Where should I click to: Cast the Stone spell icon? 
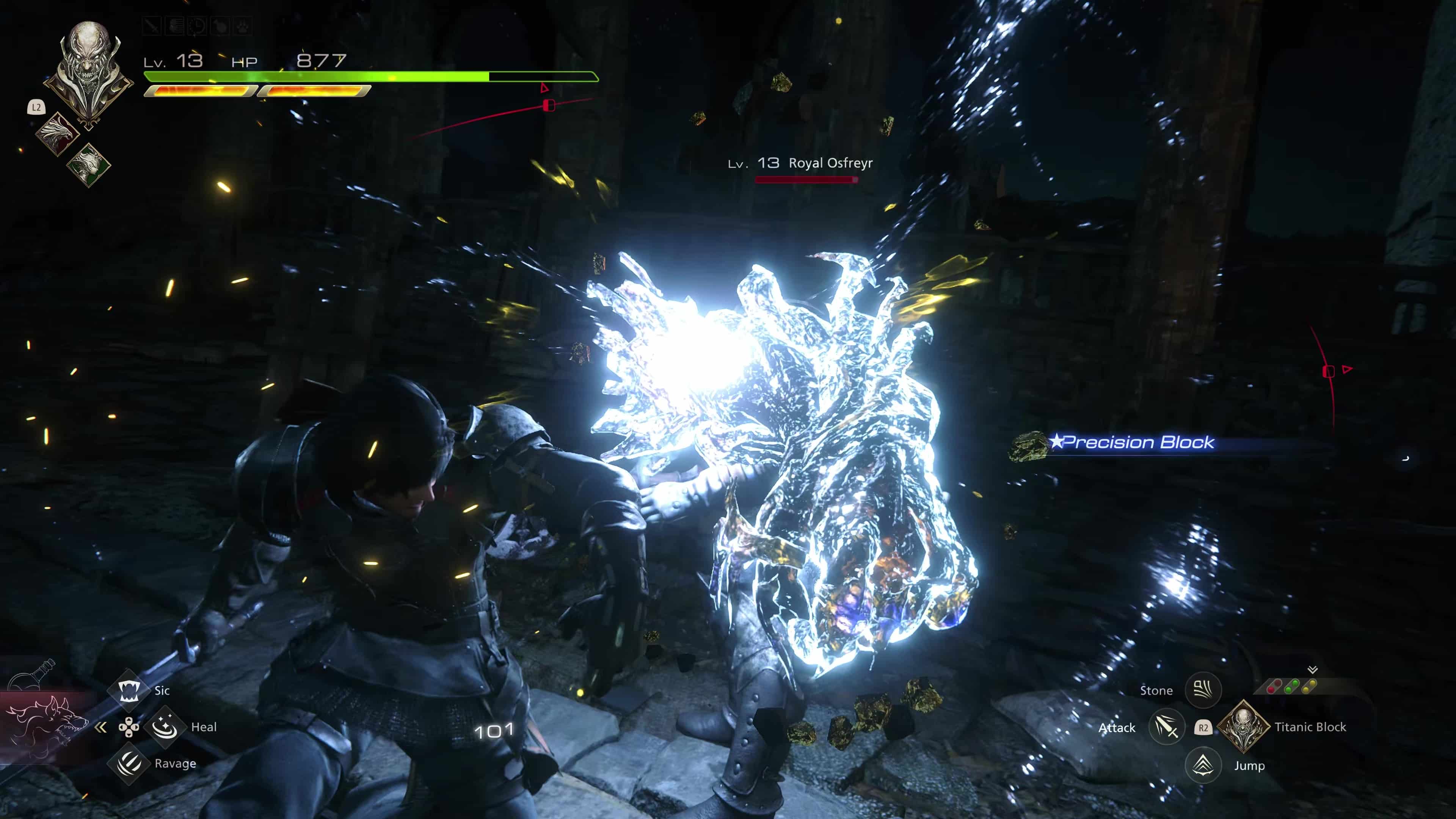pos(1203,690)
